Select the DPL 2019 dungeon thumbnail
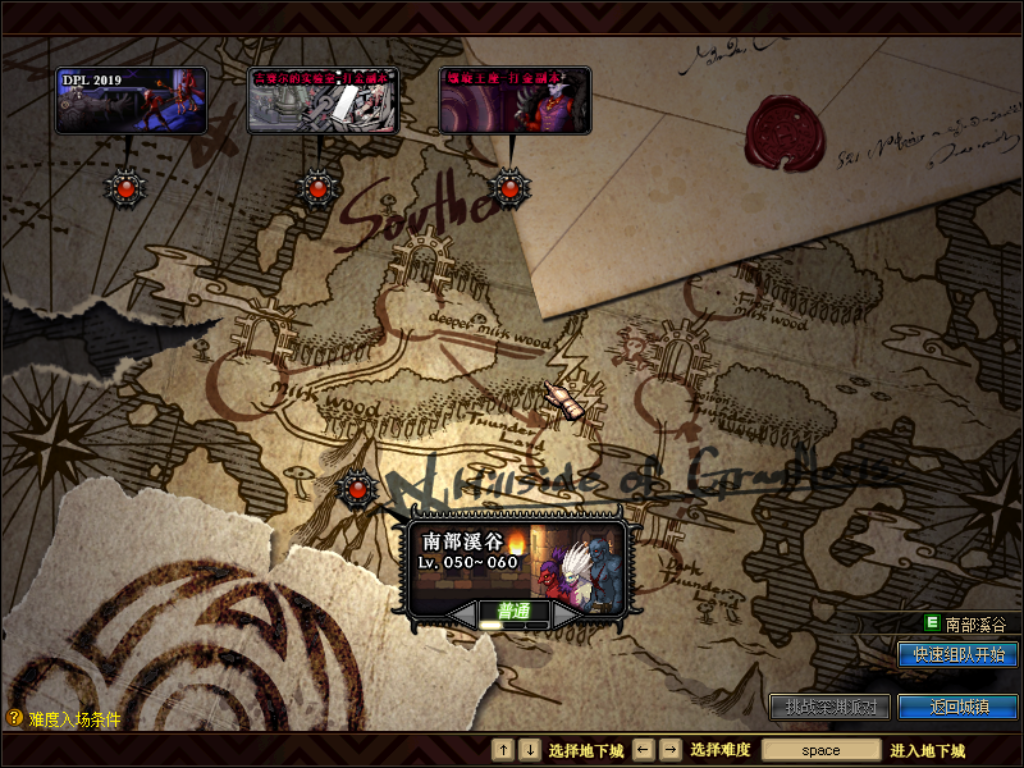This screenshot has width=1024, height=768. click(131, 100)
